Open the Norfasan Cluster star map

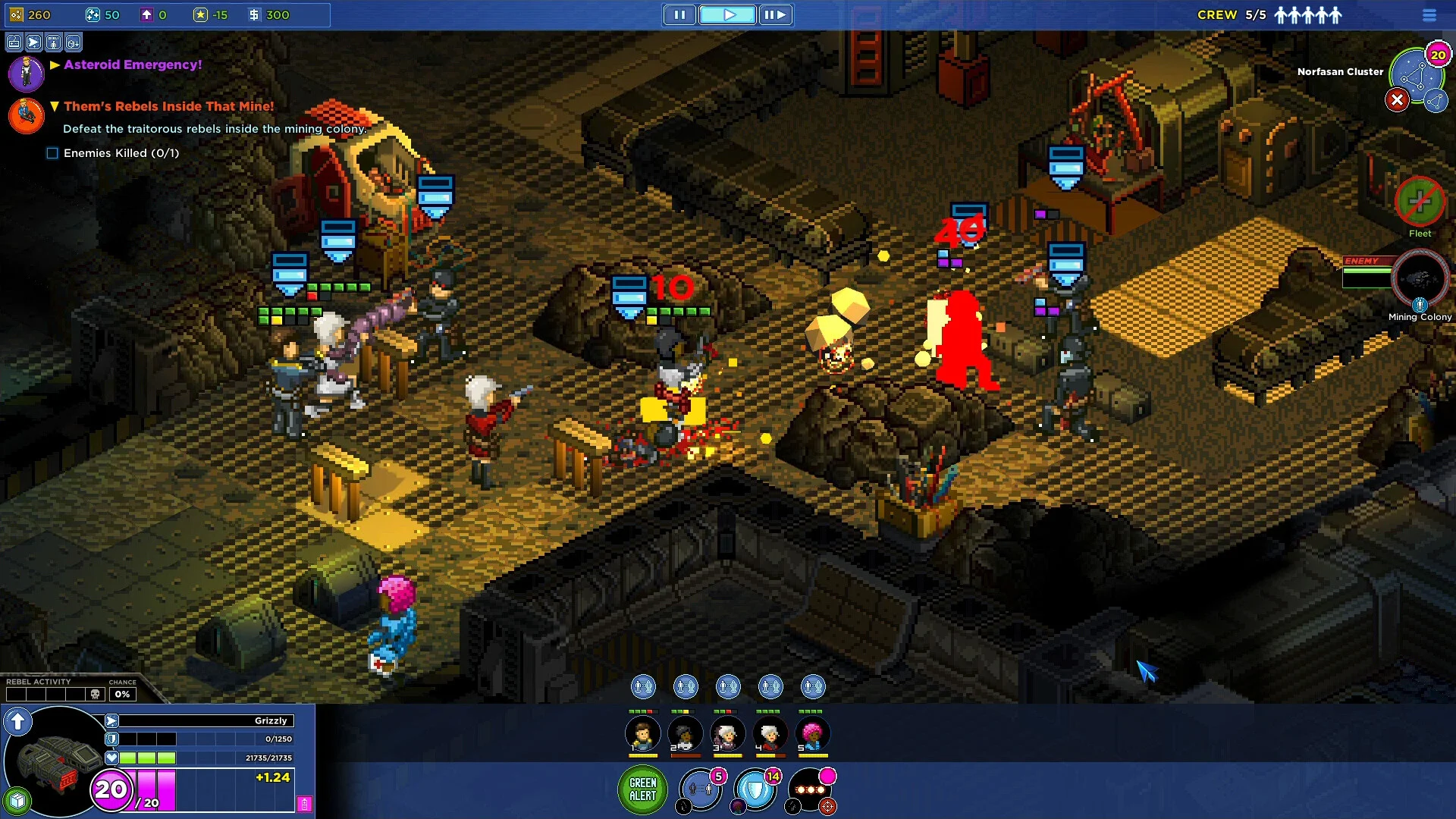point(1414,74)
